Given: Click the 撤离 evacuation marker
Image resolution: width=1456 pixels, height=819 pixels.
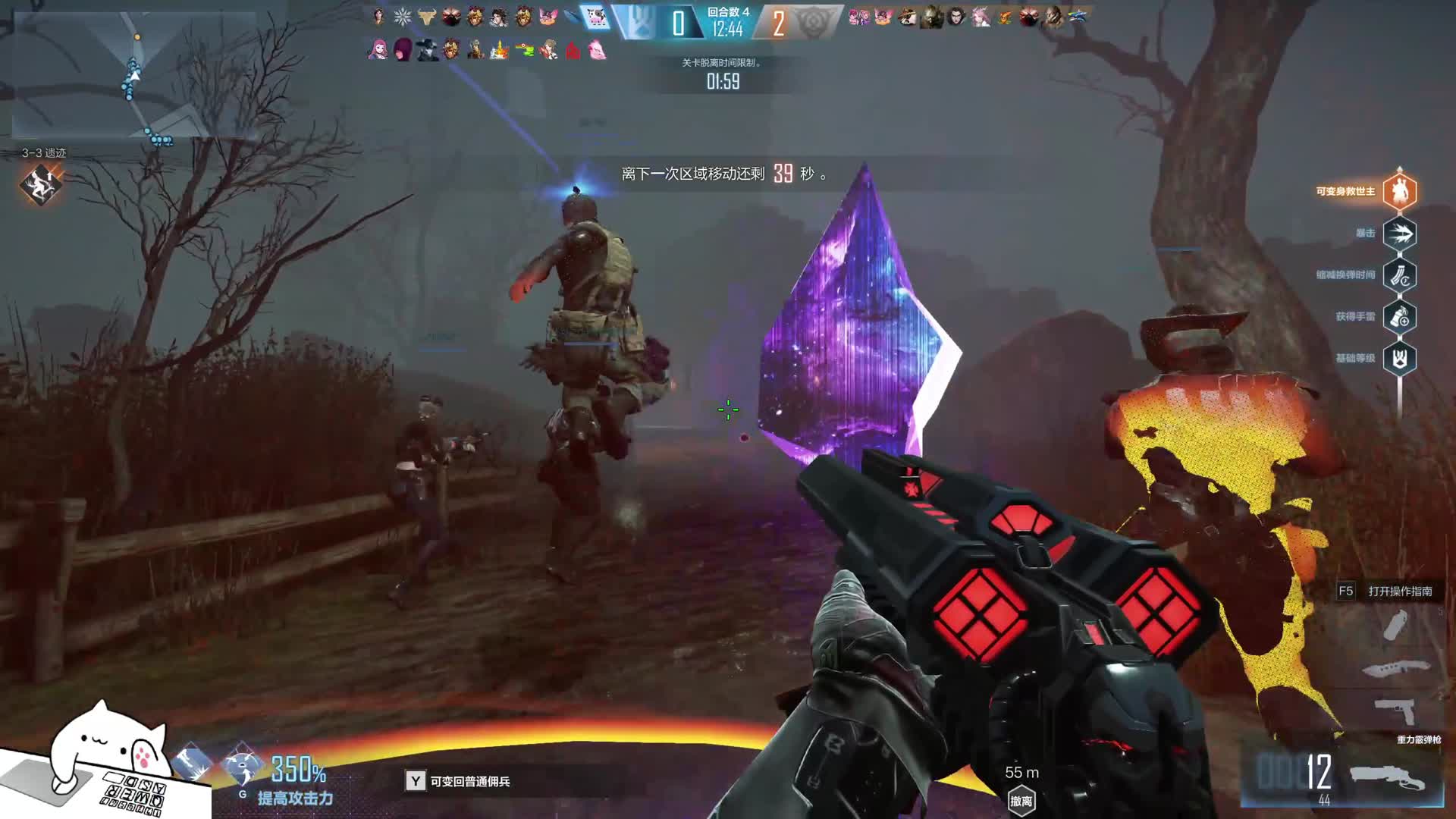Looking at the screenshot, I should (1021, 801).
